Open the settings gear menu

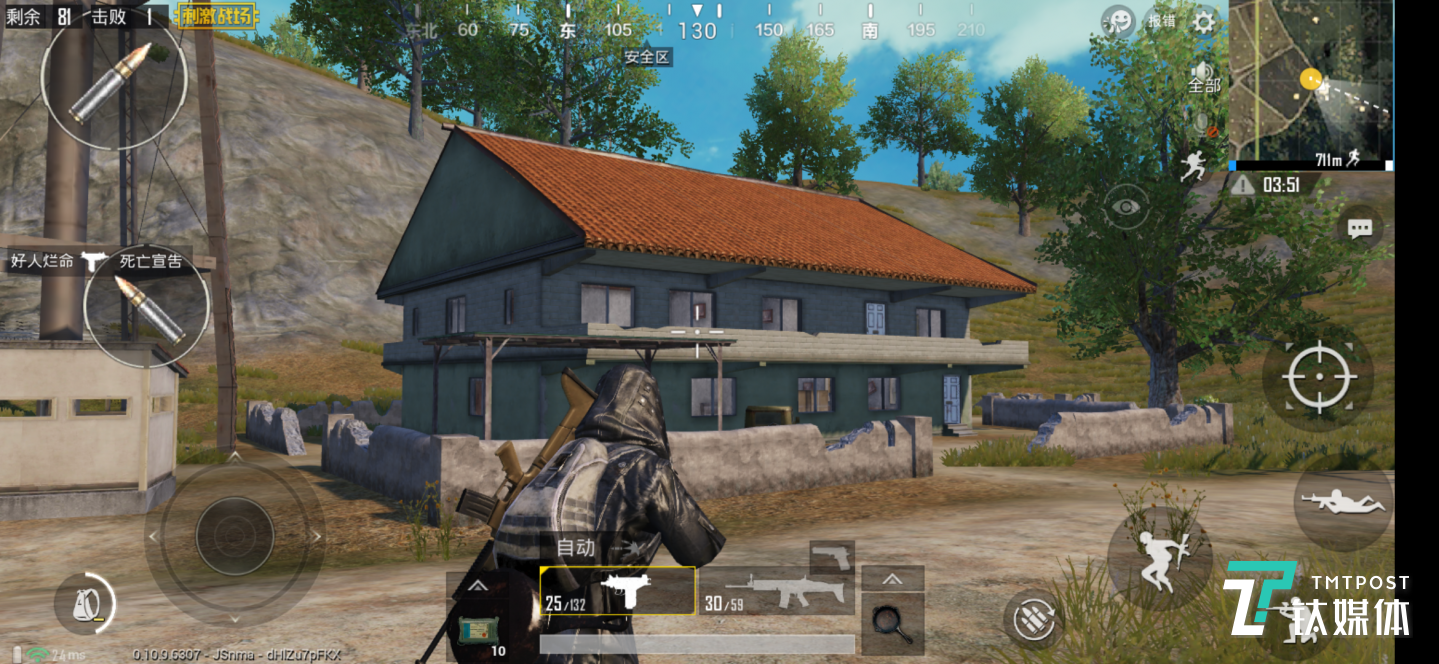tap(1205, 21)
